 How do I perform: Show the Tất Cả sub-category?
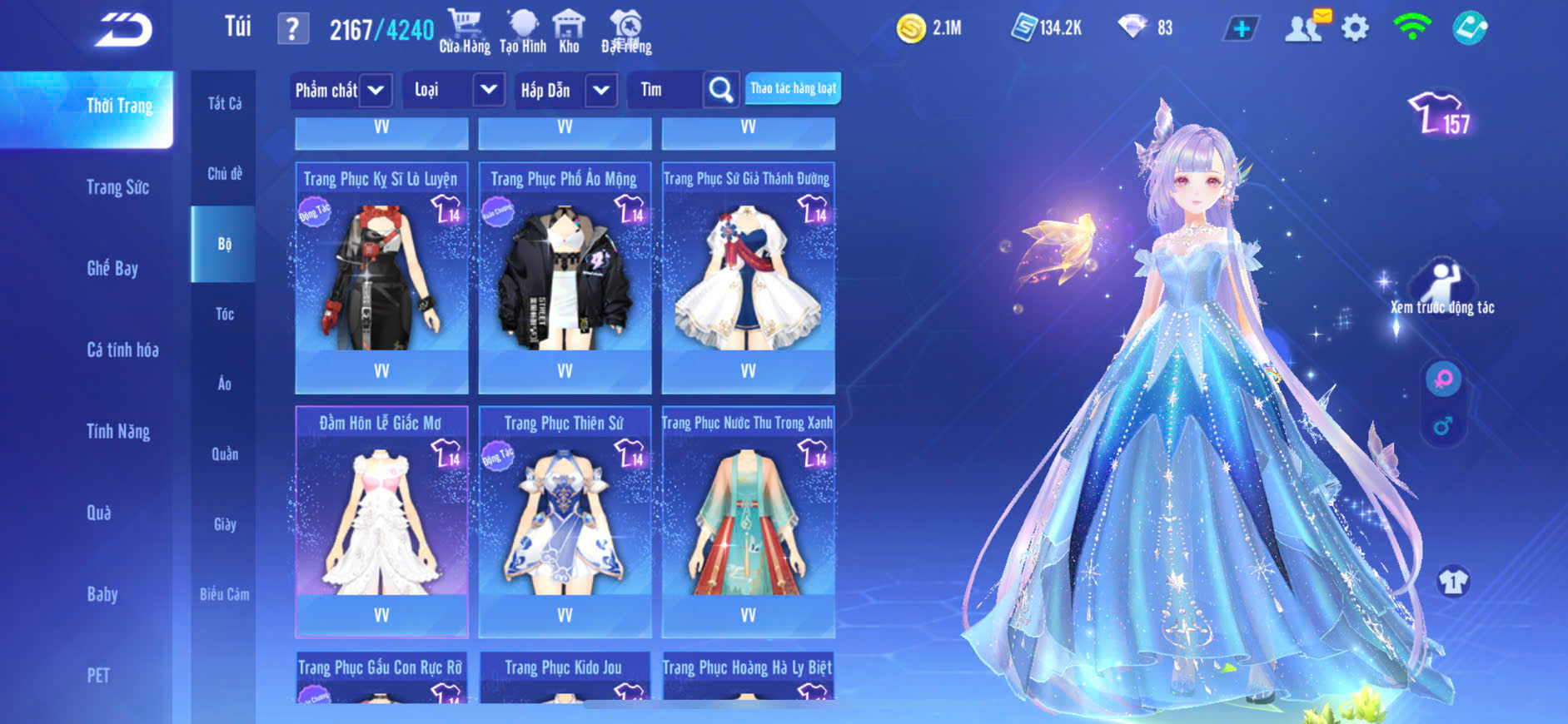coord(224,103)
